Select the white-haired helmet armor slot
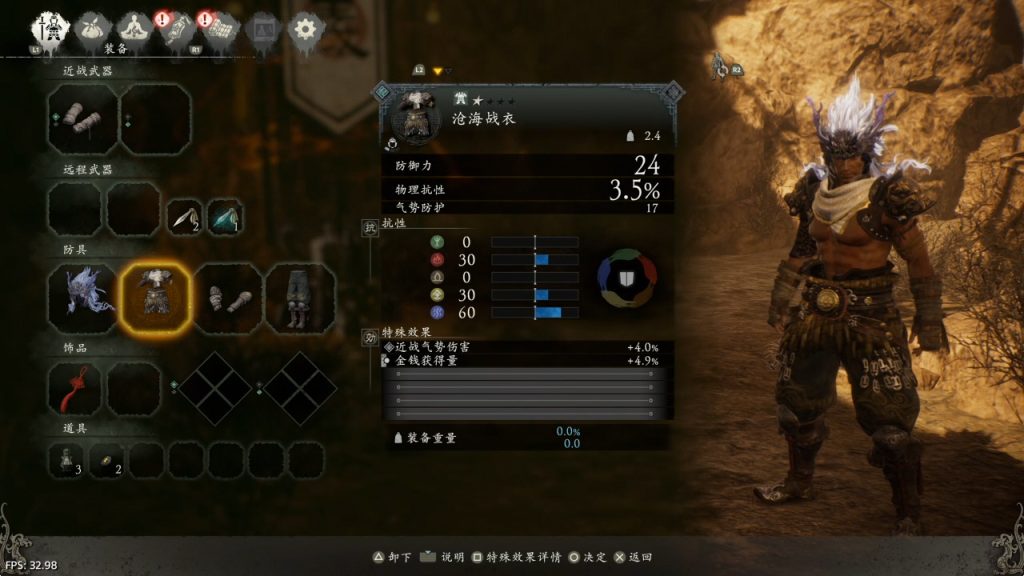This screenshot has height=576, width=1024. (82, 298)
